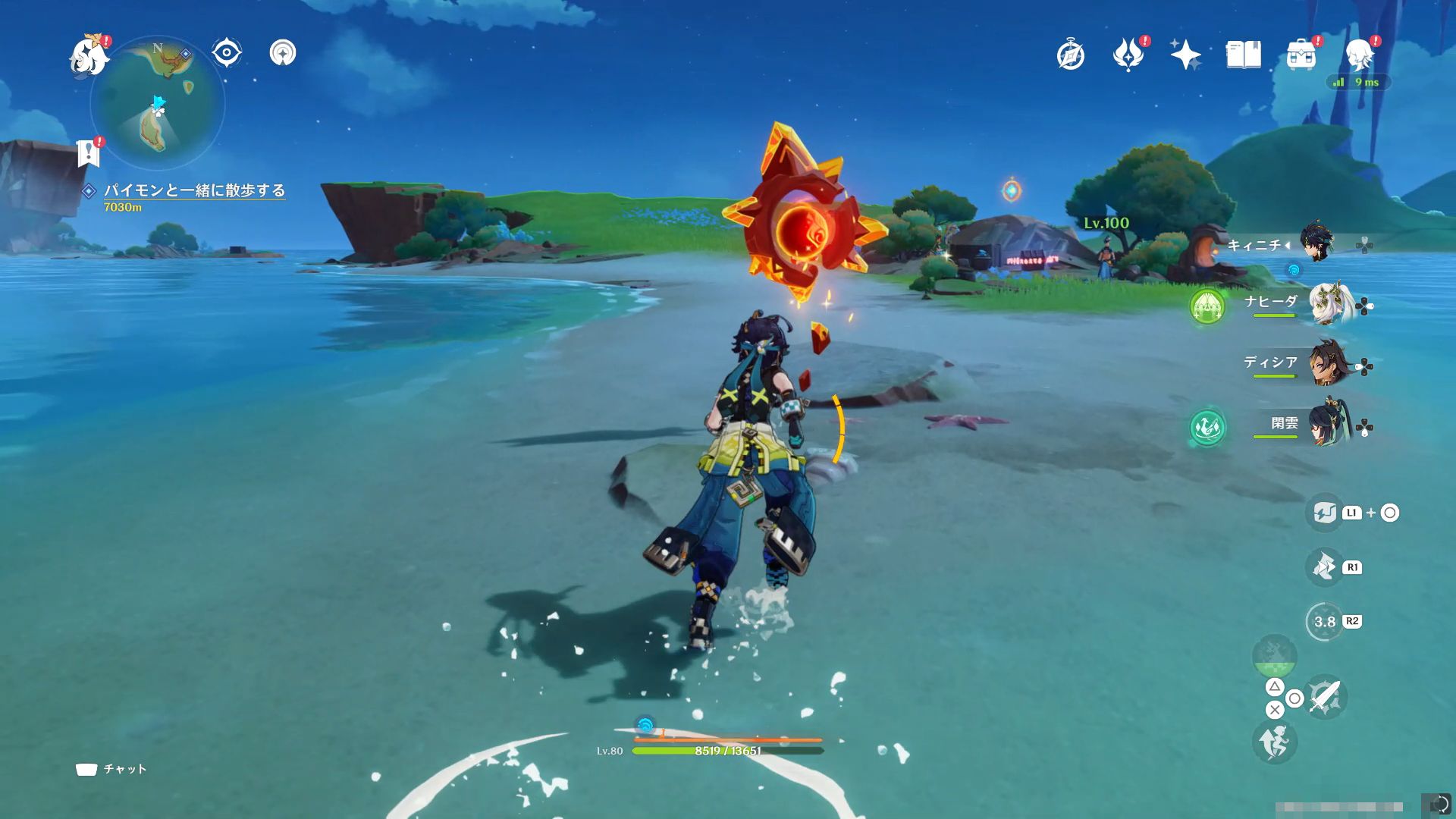Open the wish star icon
The width and height of the screenshot is (1456, 819).
1185,55
